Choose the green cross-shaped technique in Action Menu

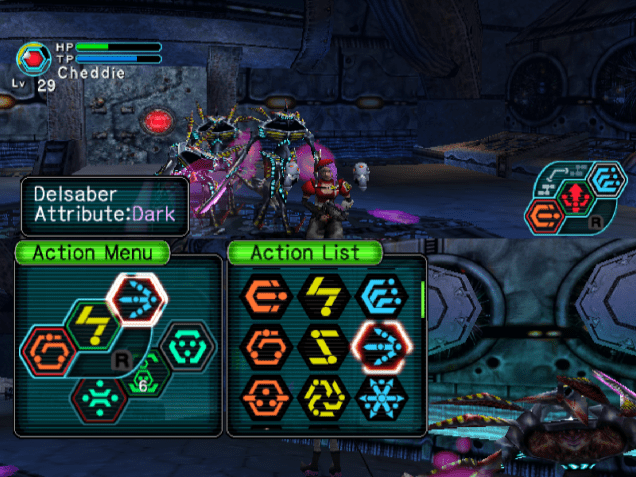coord(100,396)
